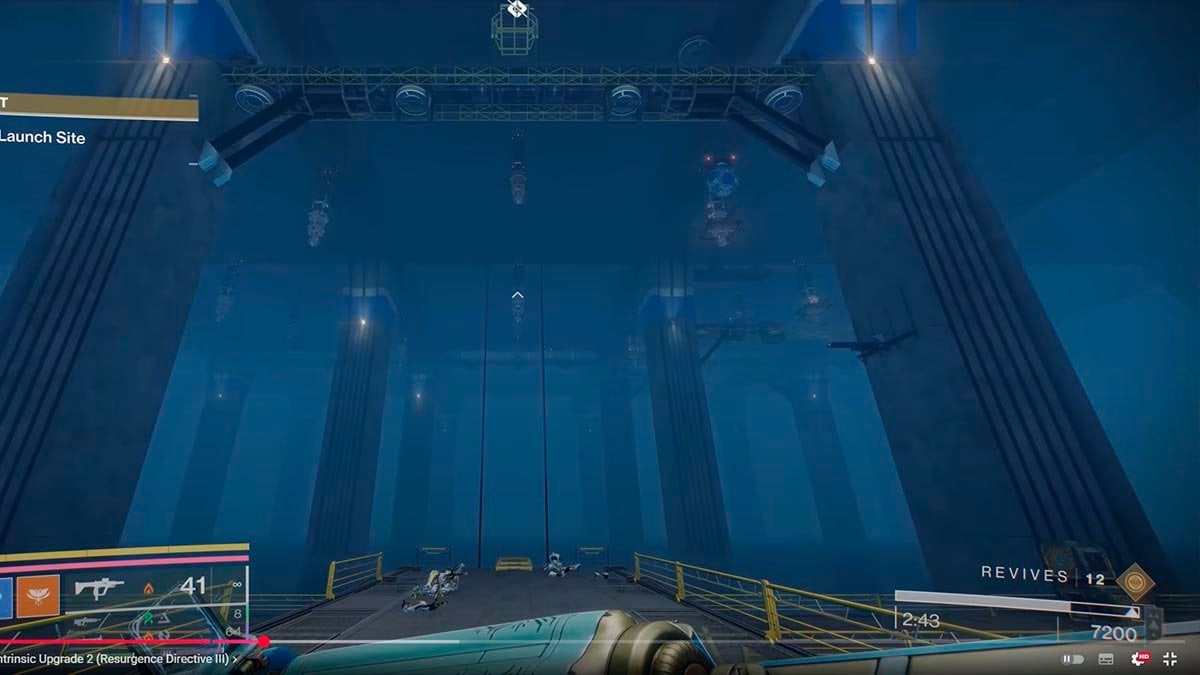
Task: Open the video quality settings gear
Action: (1139, 659)
